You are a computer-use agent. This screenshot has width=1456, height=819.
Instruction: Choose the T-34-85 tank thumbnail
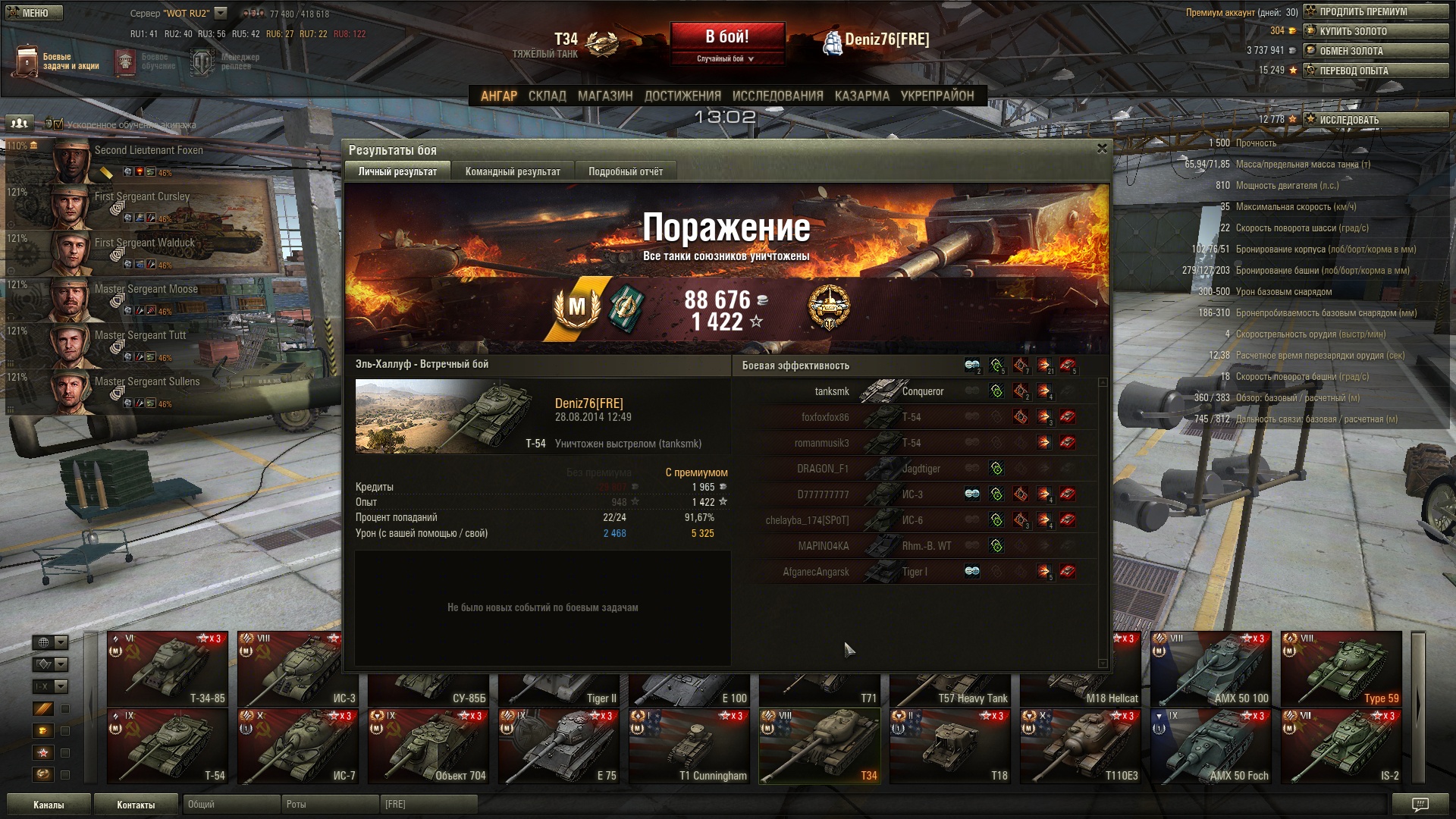tap(168, 668)
